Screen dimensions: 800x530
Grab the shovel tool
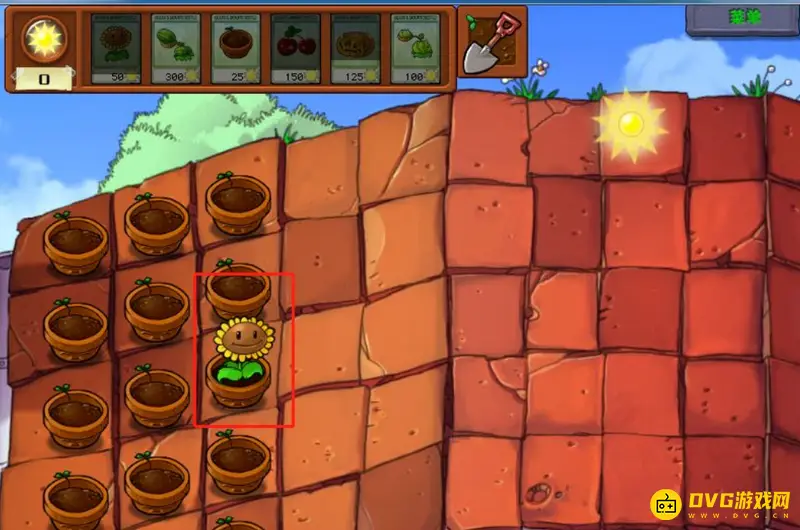click(492, 43)
